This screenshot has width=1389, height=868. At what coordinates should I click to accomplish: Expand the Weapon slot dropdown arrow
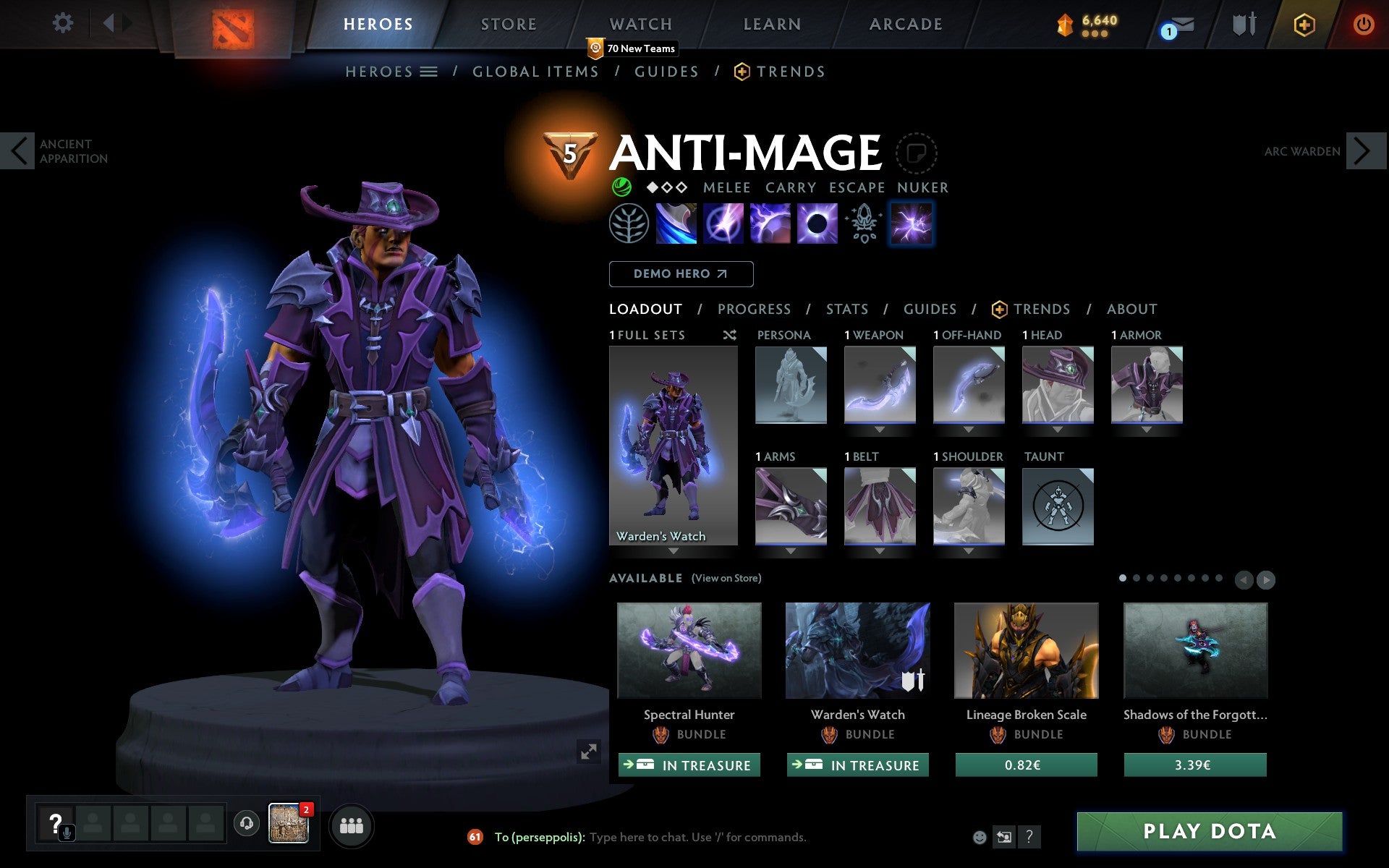[879, 430]
